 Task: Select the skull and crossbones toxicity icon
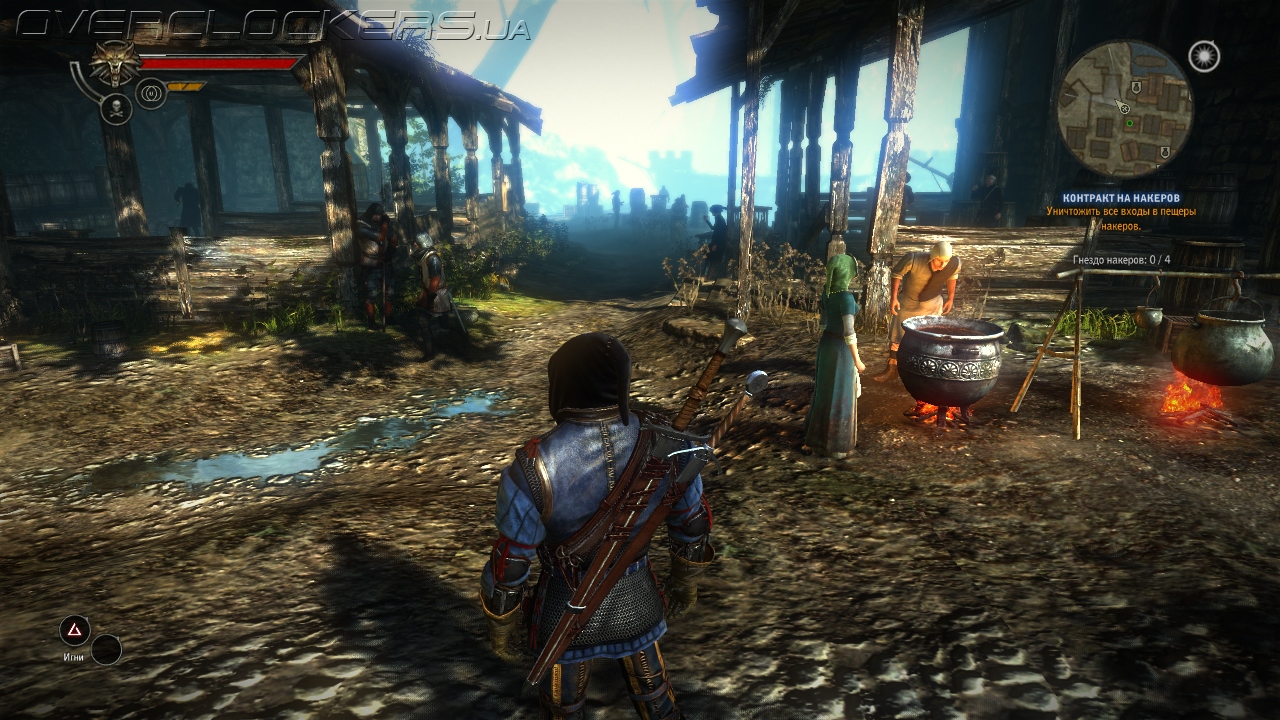[116, 108]
